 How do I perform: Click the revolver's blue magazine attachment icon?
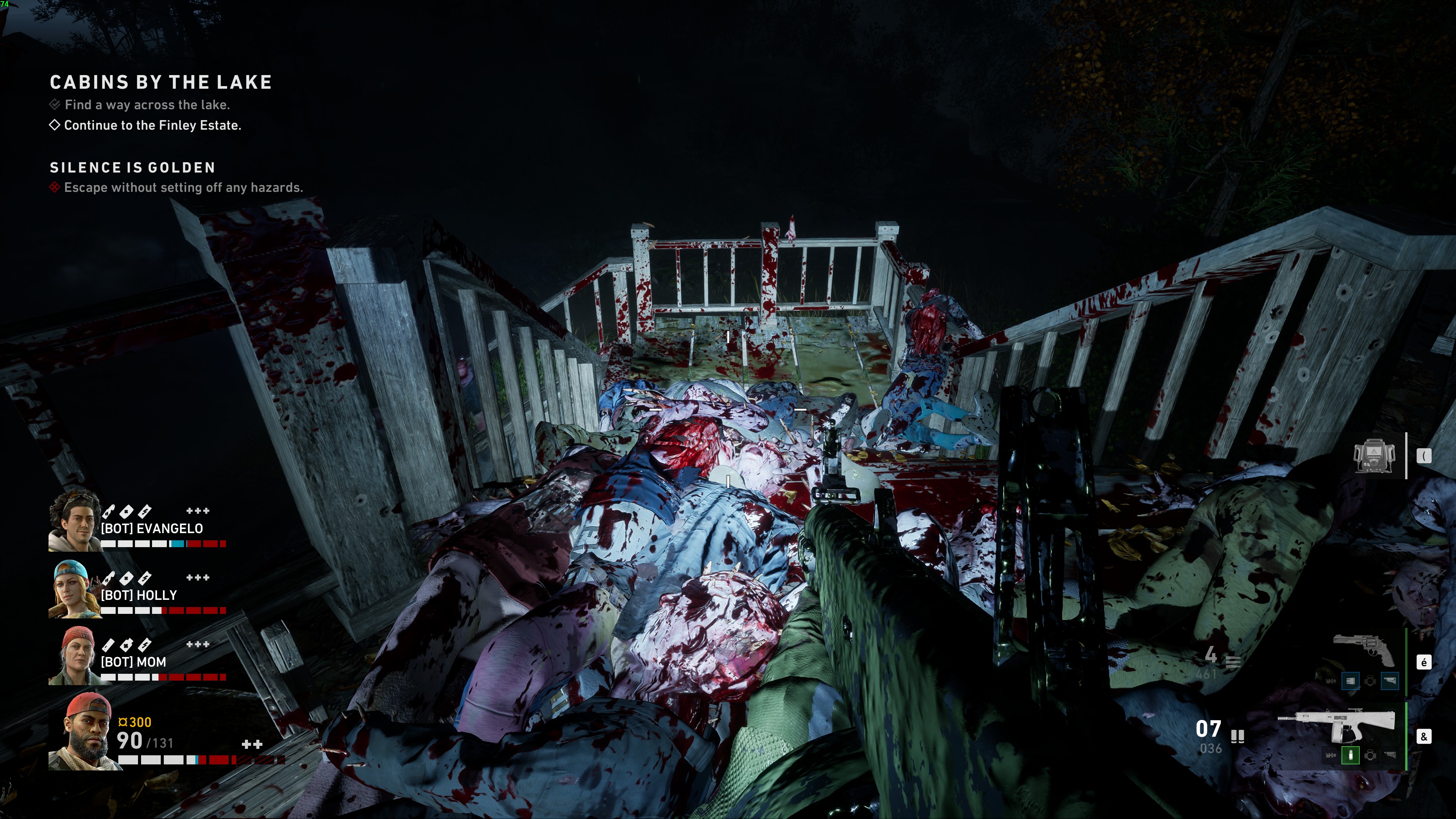click(1350, 681)
